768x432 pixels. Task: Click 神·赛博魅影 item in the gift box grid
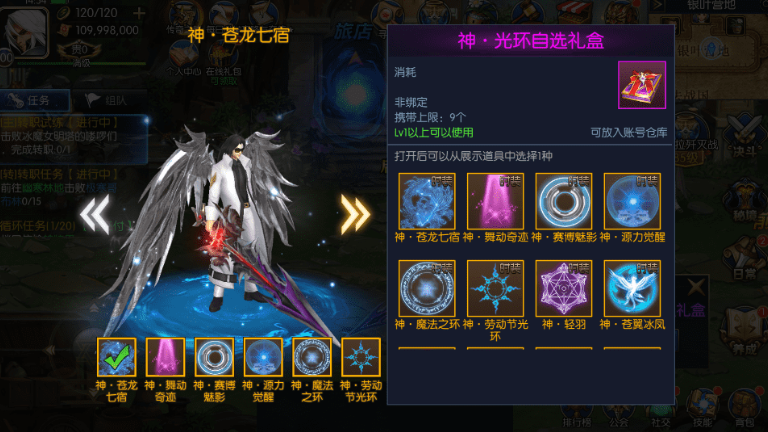coord(564,201)
